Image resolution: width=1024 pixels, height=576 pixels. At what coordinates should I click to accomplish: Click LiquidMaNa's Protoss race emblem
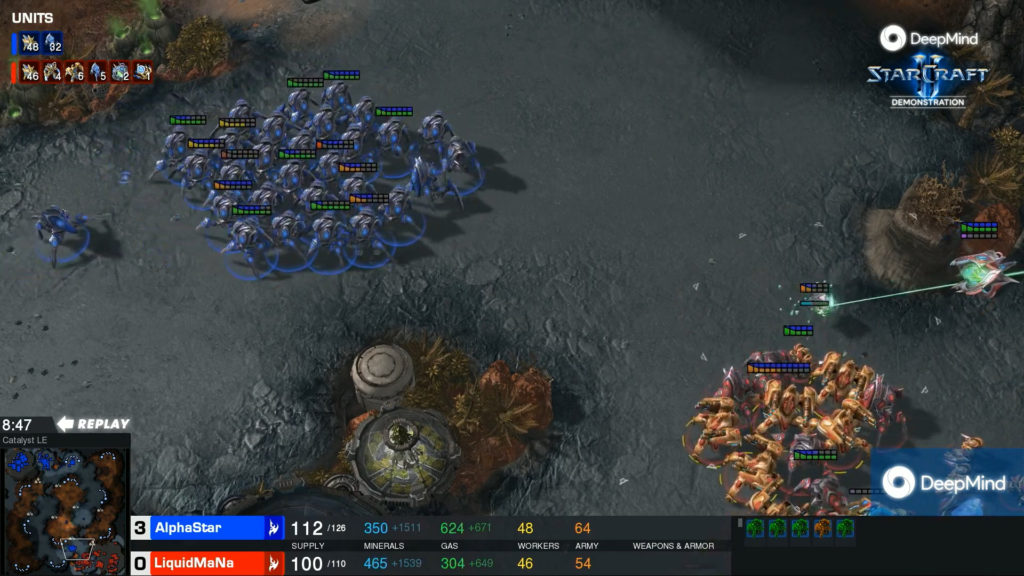click(274, 563)
